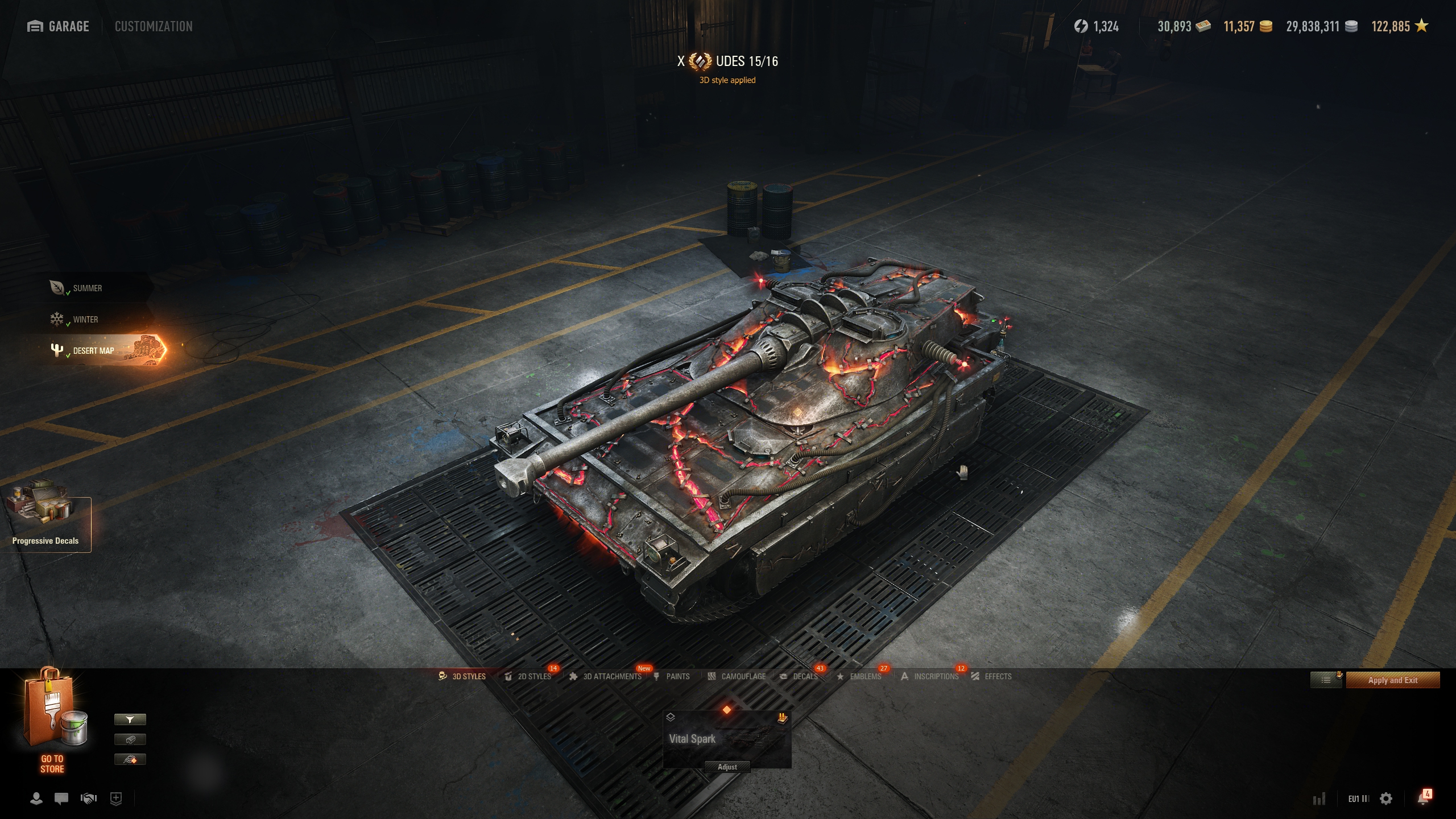Open the funnel filter button
Screen dimensions: 1456x819
[130, 720]
